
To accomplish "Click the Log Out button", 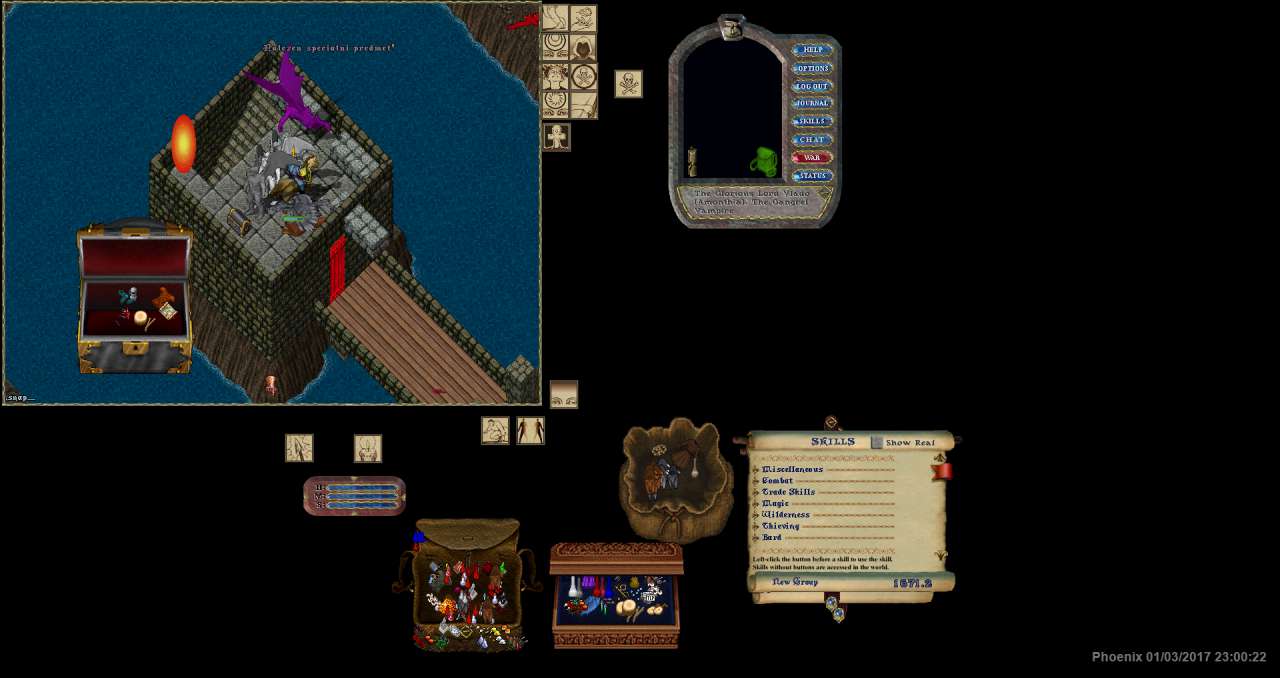I will tap(812, 86).
